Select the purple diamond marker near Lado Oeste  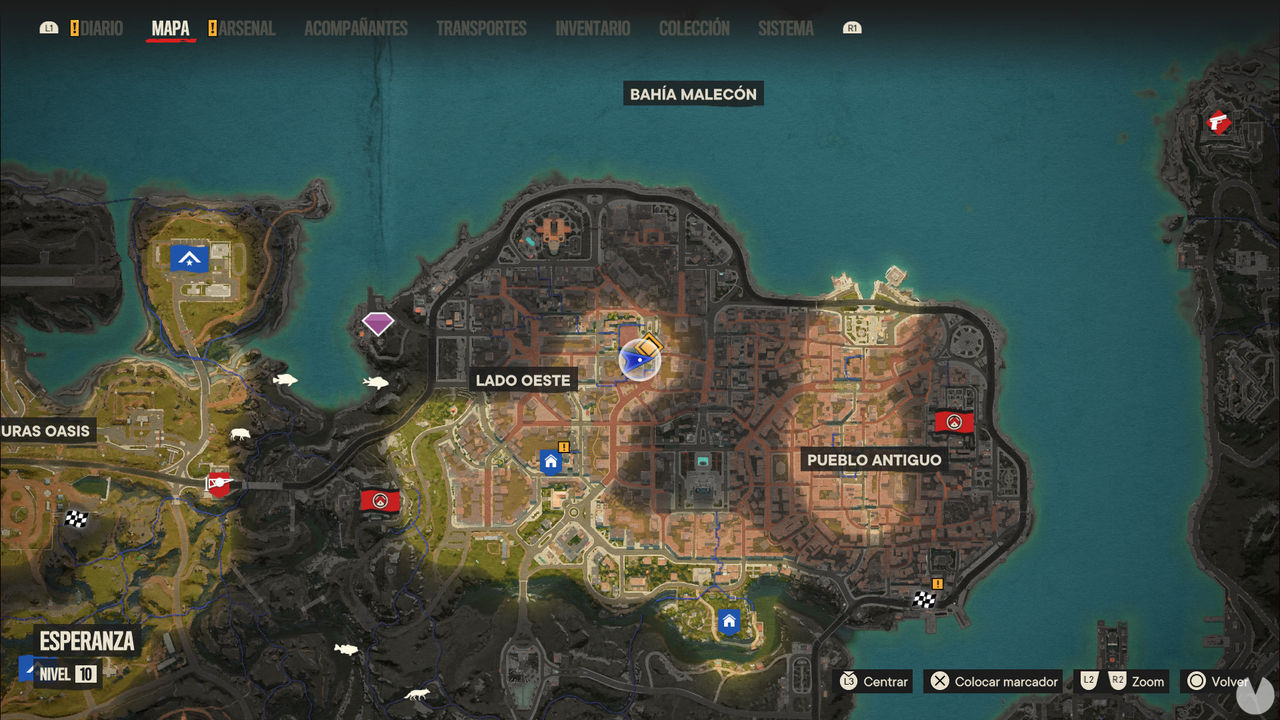[378, 323]
